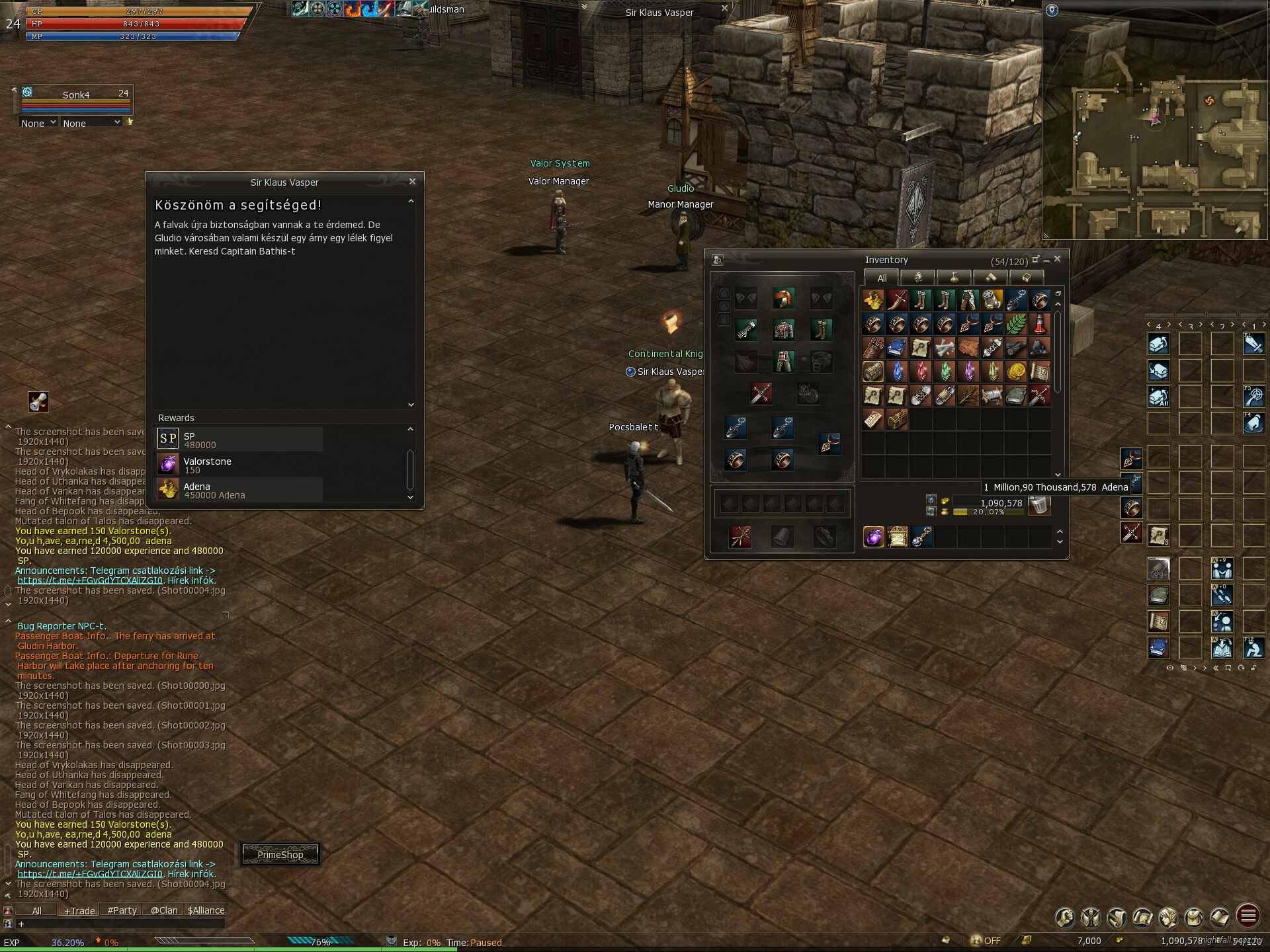Screen dimensions: 1270x952
Task: Close the Inventory window
Action: [x=1058, y=259]
